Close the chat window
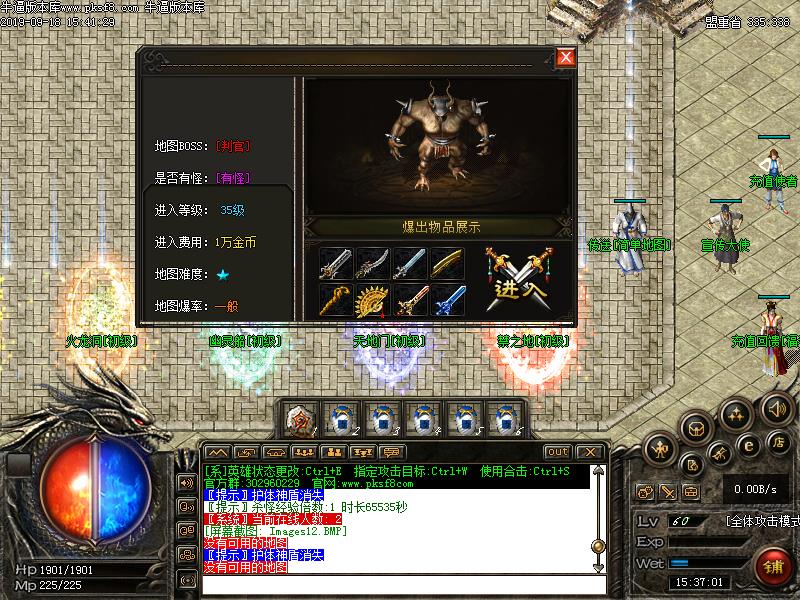This screenshot has width=800, height=600. [589, 452]
